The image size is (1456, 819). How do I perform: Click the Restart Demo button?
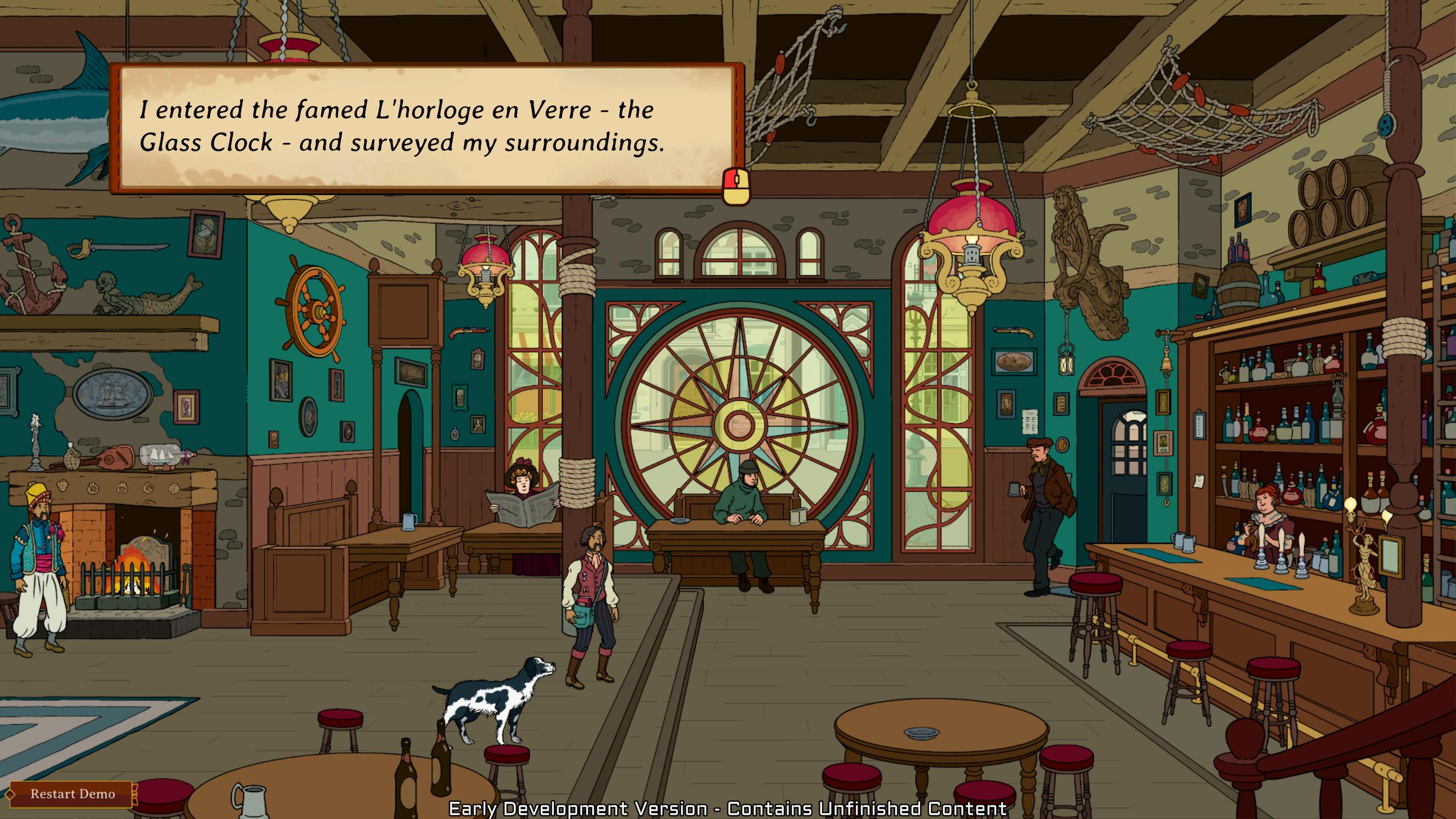(x=72, y=794)
